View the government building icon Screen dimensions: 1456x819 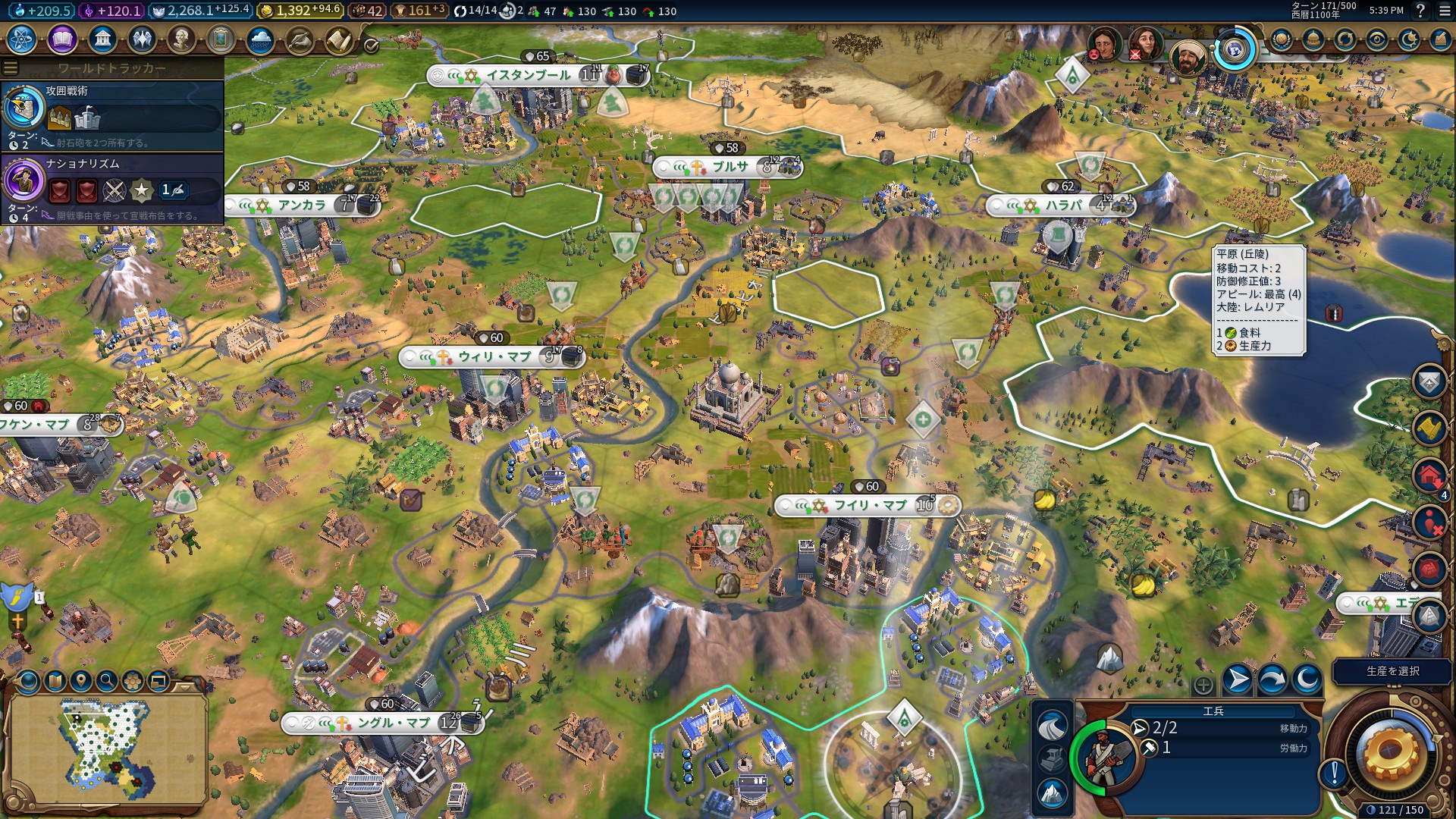(102, 39)
